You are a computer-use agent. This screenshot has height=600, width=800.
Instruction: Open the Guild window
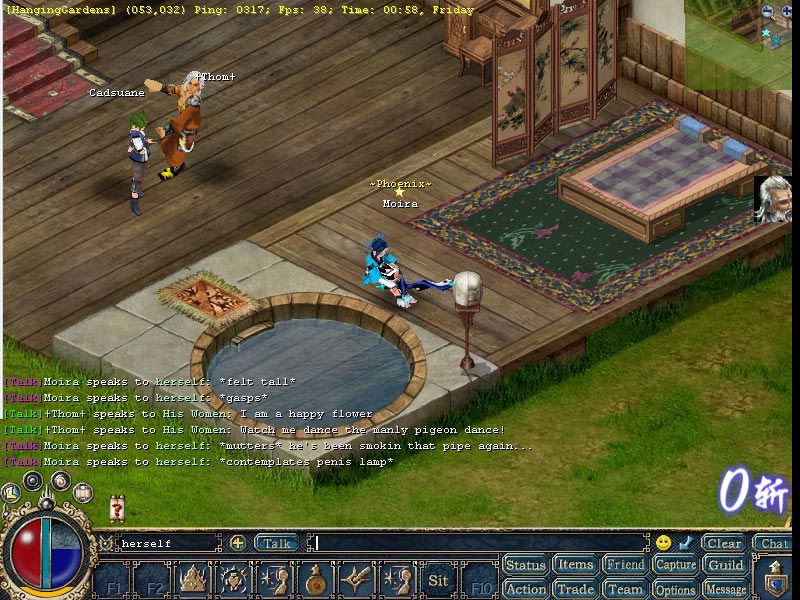(726, 565)
